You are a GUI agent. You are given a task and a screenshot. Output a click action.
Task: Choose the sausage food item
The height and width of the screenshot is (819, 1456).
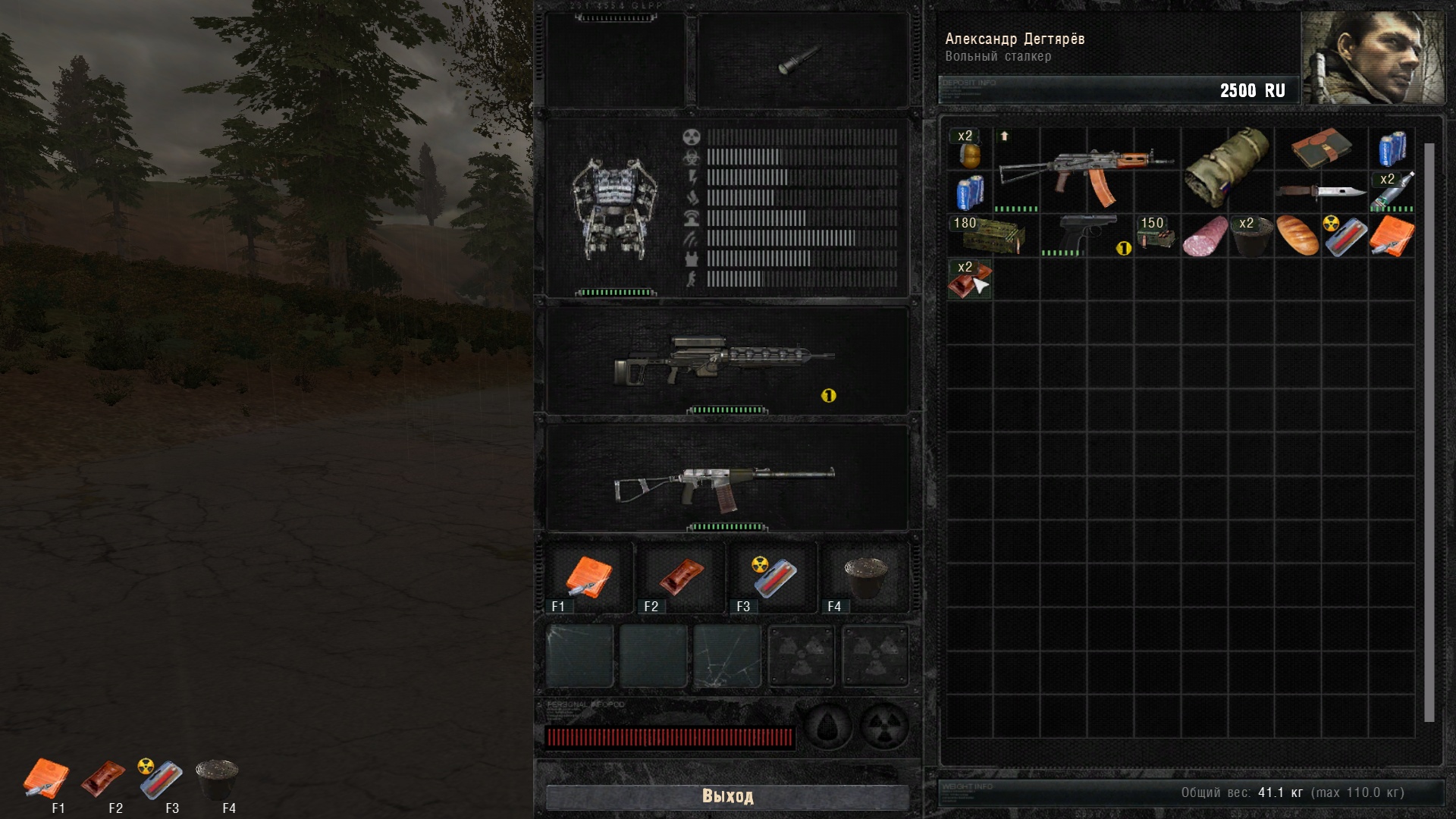click(x=1204, y=236)
